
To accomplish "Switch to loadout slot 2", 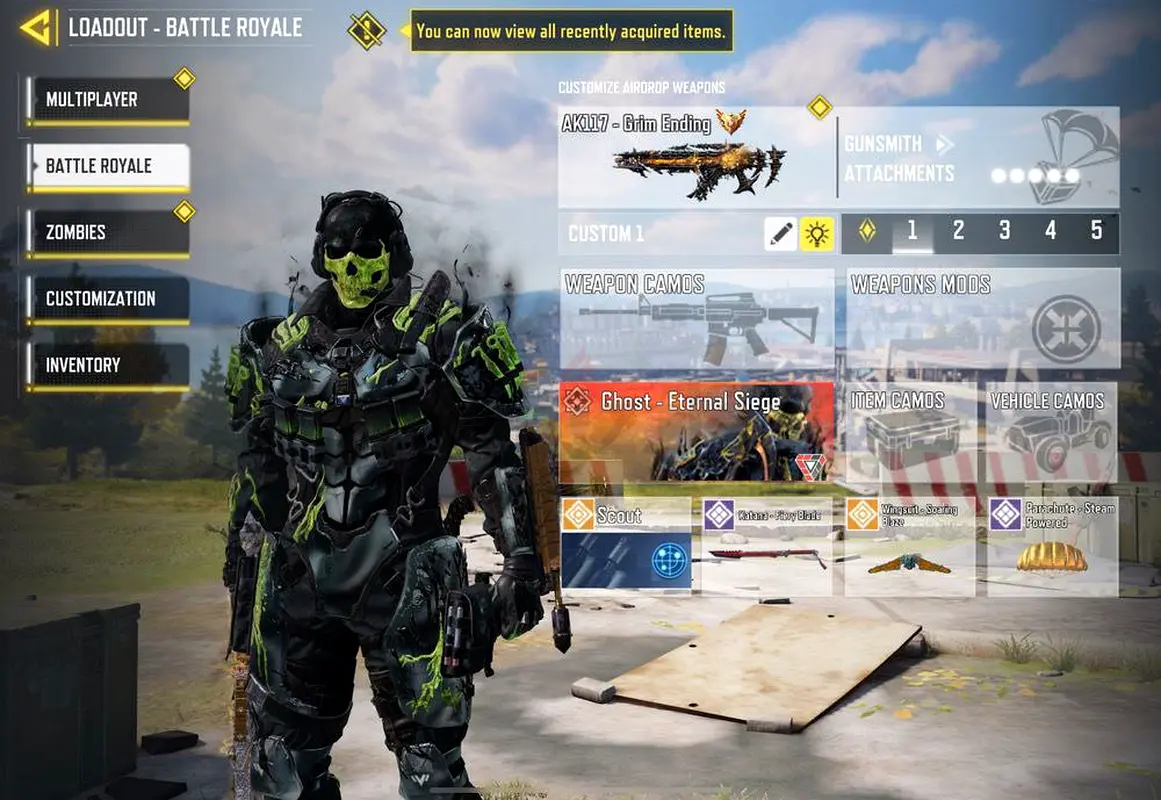I will pyautogui.click(x=958, y=232).
